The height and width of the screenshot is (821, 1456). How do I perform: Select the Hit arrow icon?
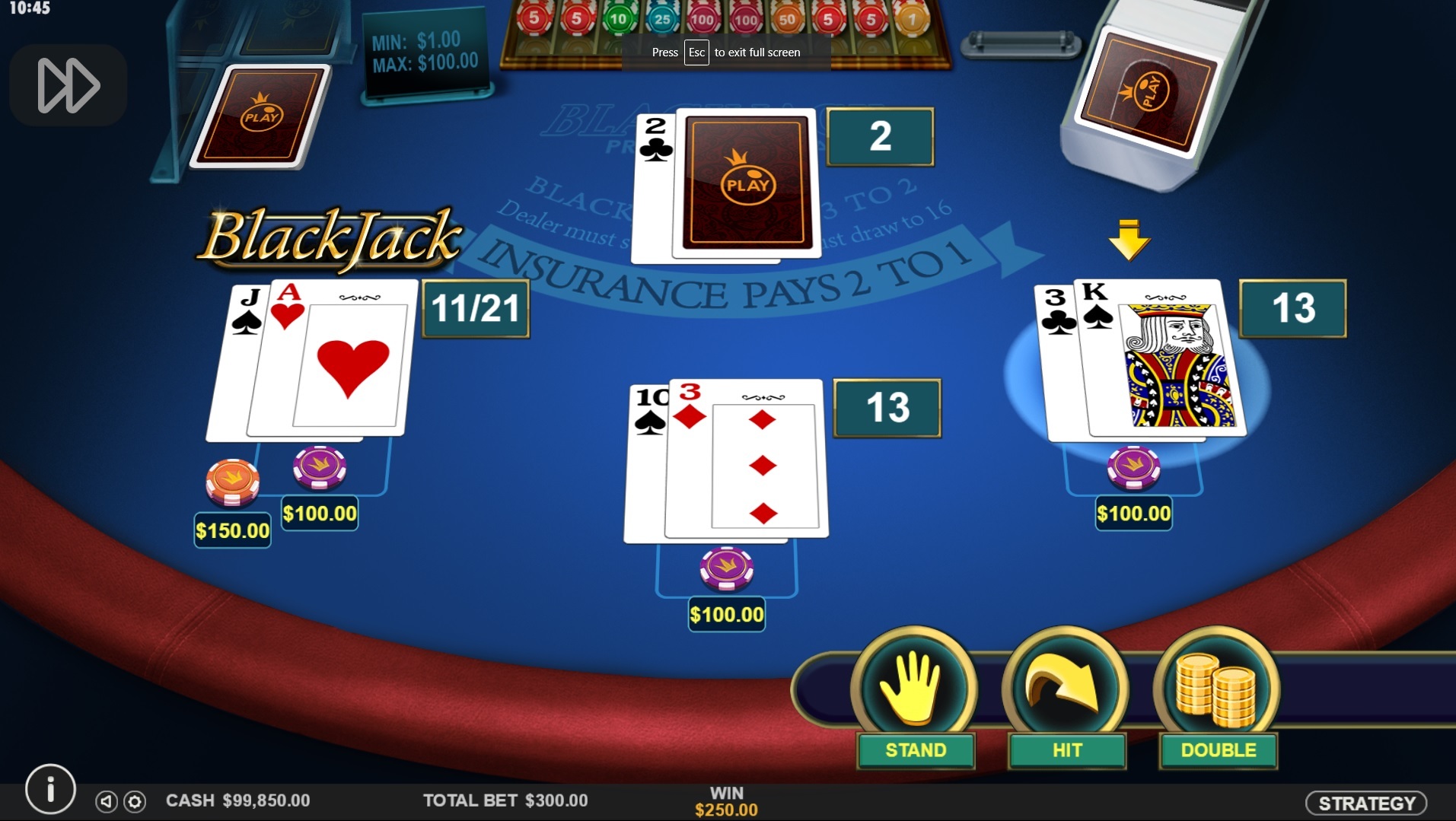coord(1066,687)
